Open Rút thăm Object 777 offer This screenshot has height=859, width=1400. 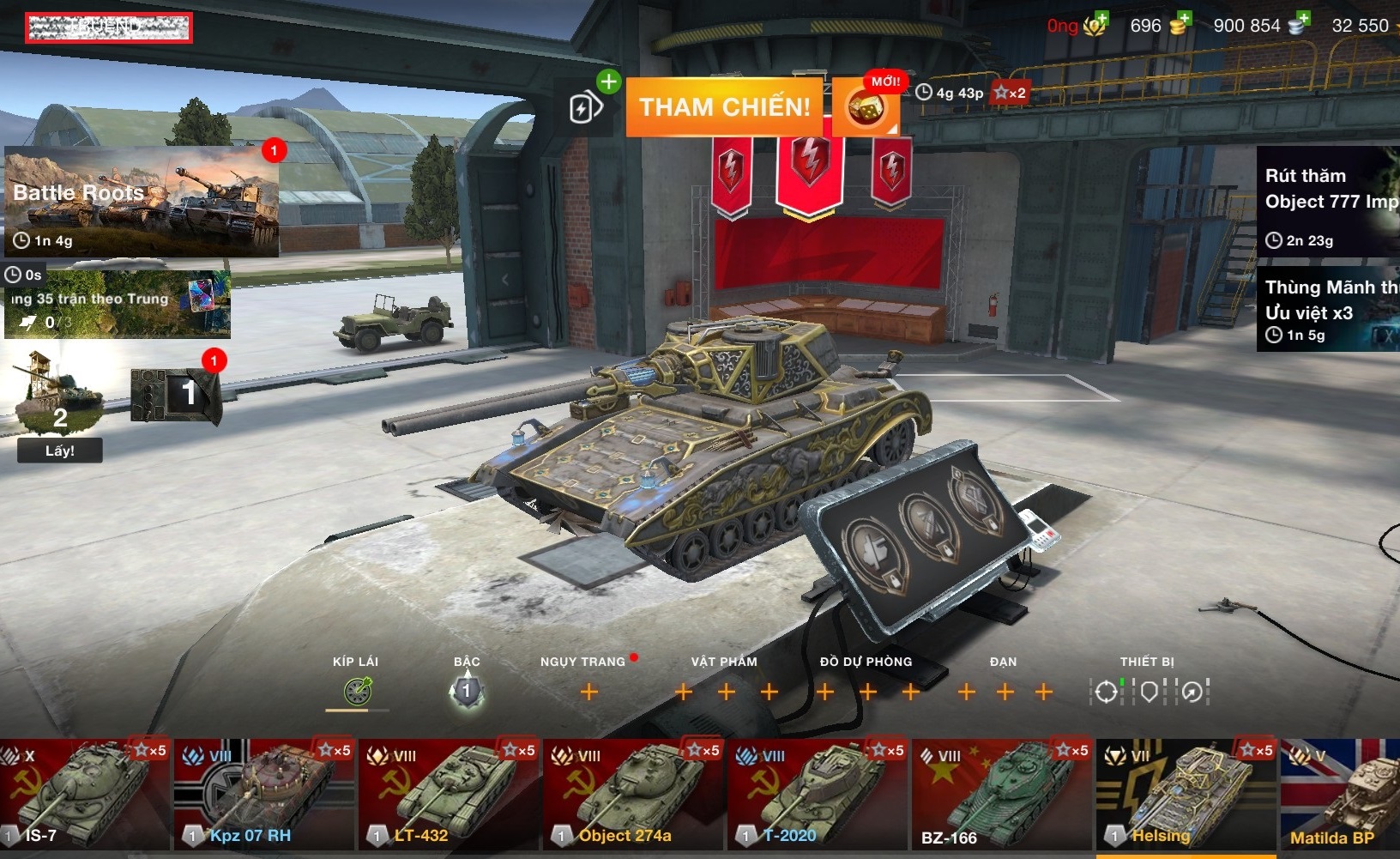(x=1327, y=203)
